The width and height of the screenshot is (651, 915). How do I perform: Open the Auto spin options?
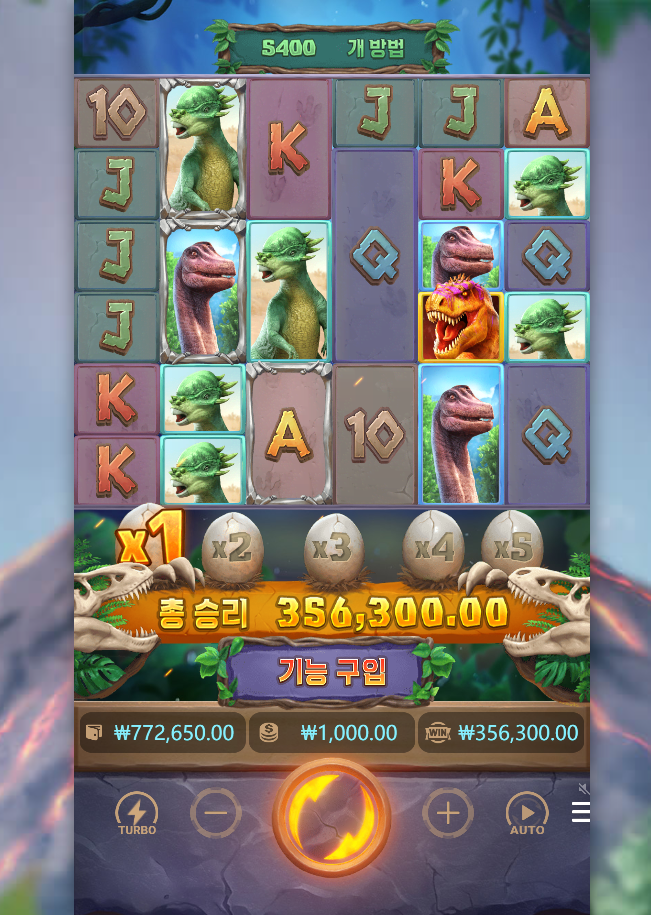point(527,814)
